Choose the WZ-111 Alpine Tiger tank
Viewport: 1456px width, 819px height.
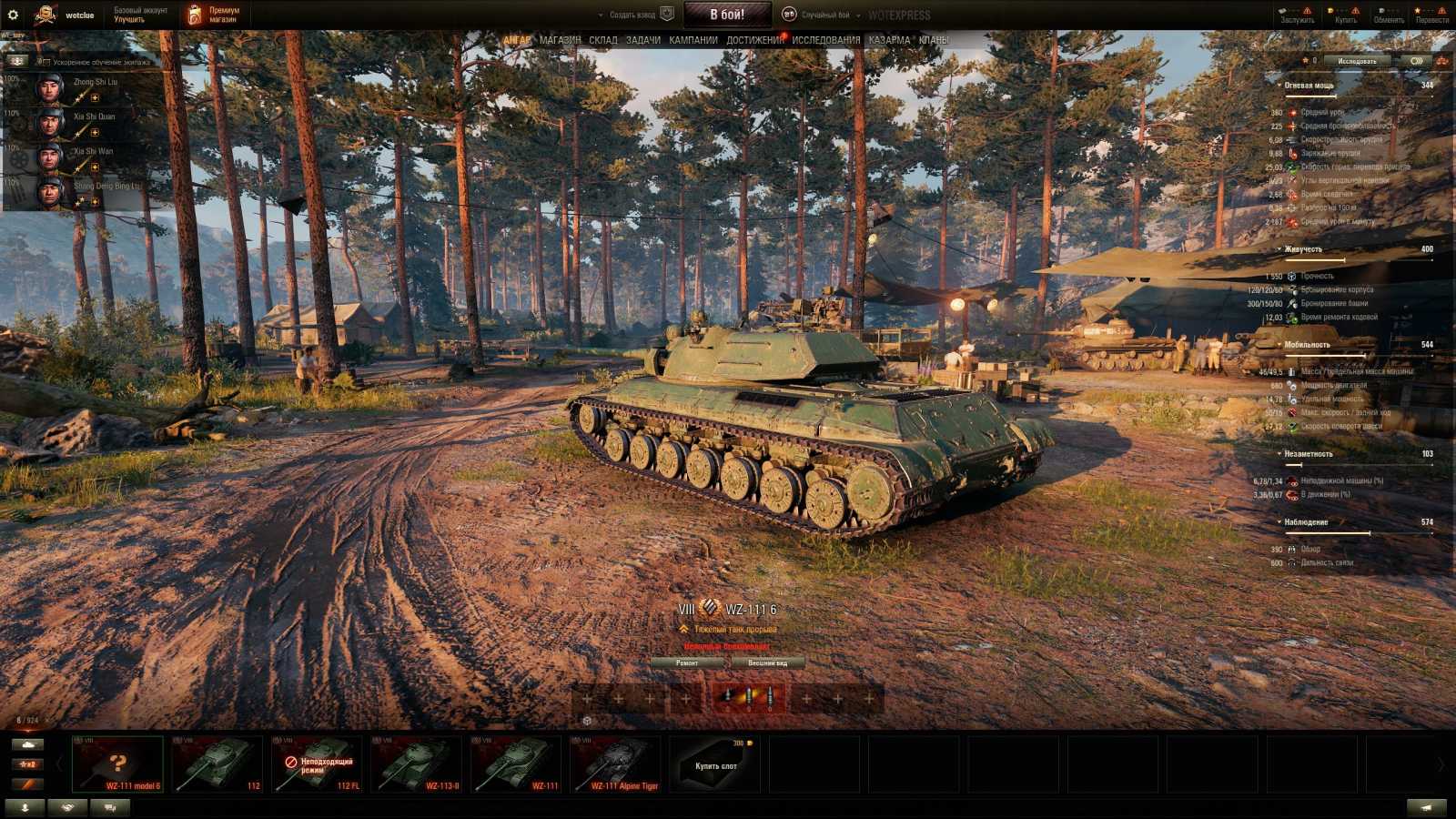click(x=615, y=764)
